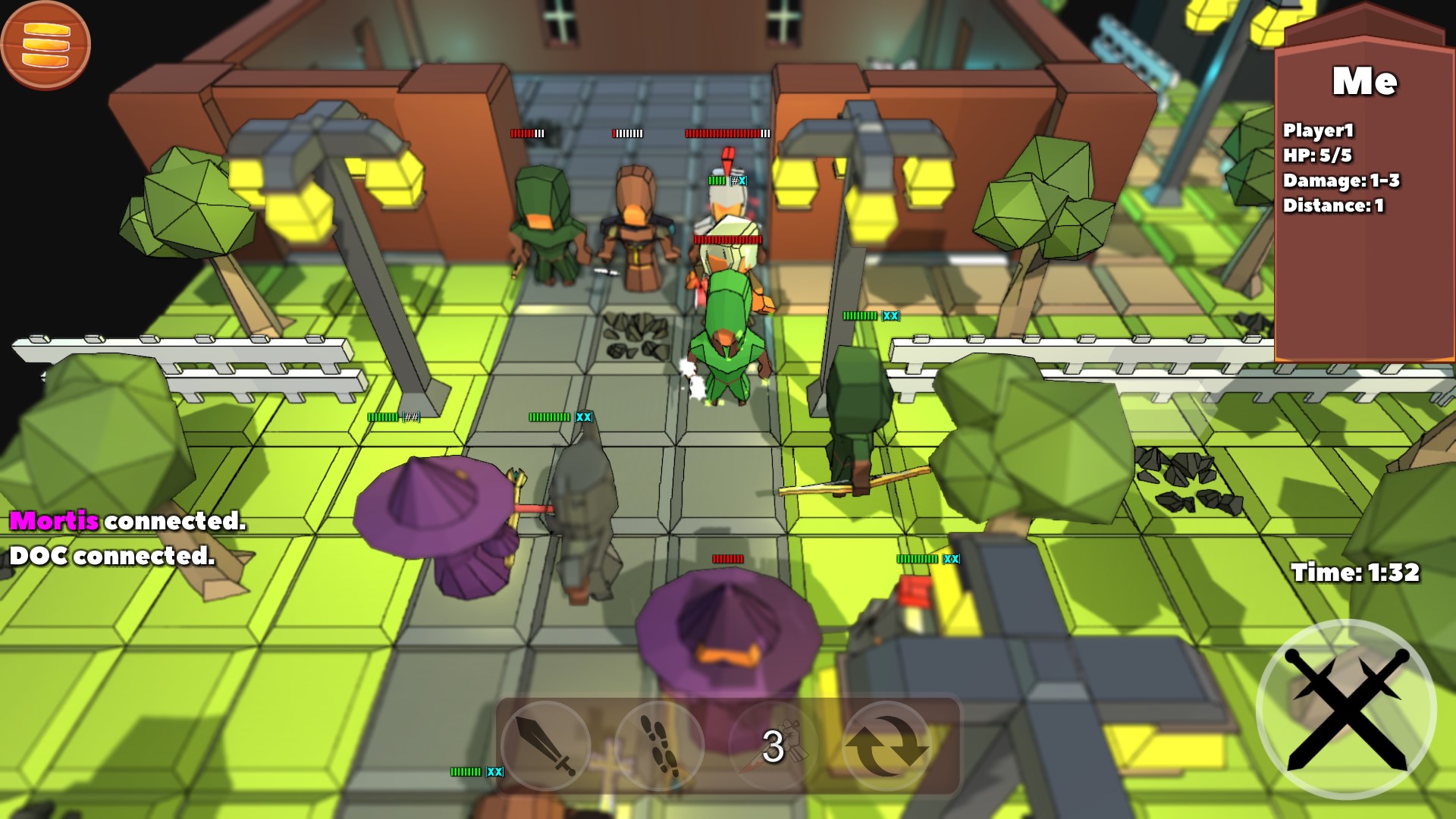
Task: Click the charge counter showing 3 on the skill bar
Action: [773, 747]
